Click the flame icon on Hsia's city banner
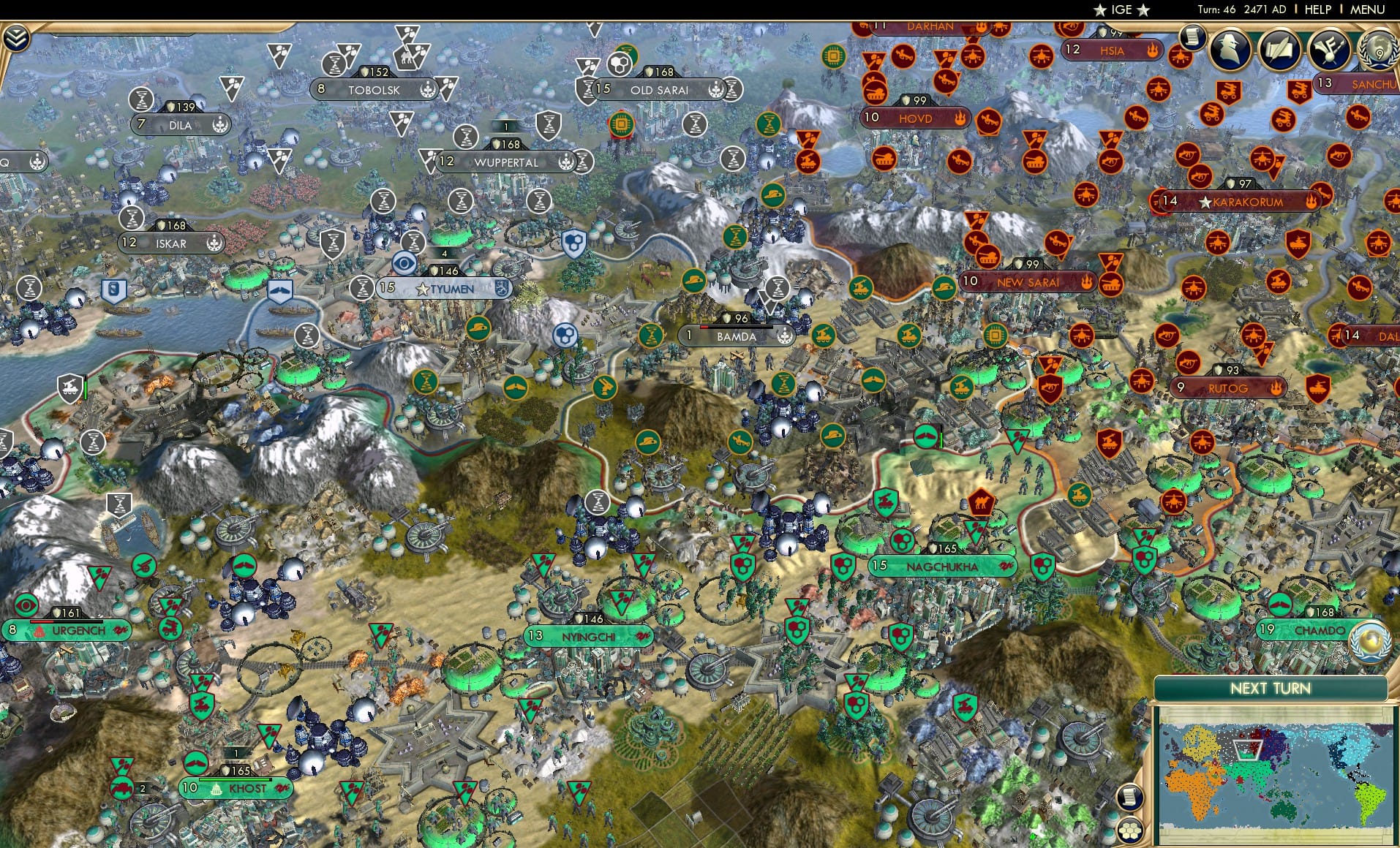This screenshot has width=1400, height=848. click(1154, 50)
